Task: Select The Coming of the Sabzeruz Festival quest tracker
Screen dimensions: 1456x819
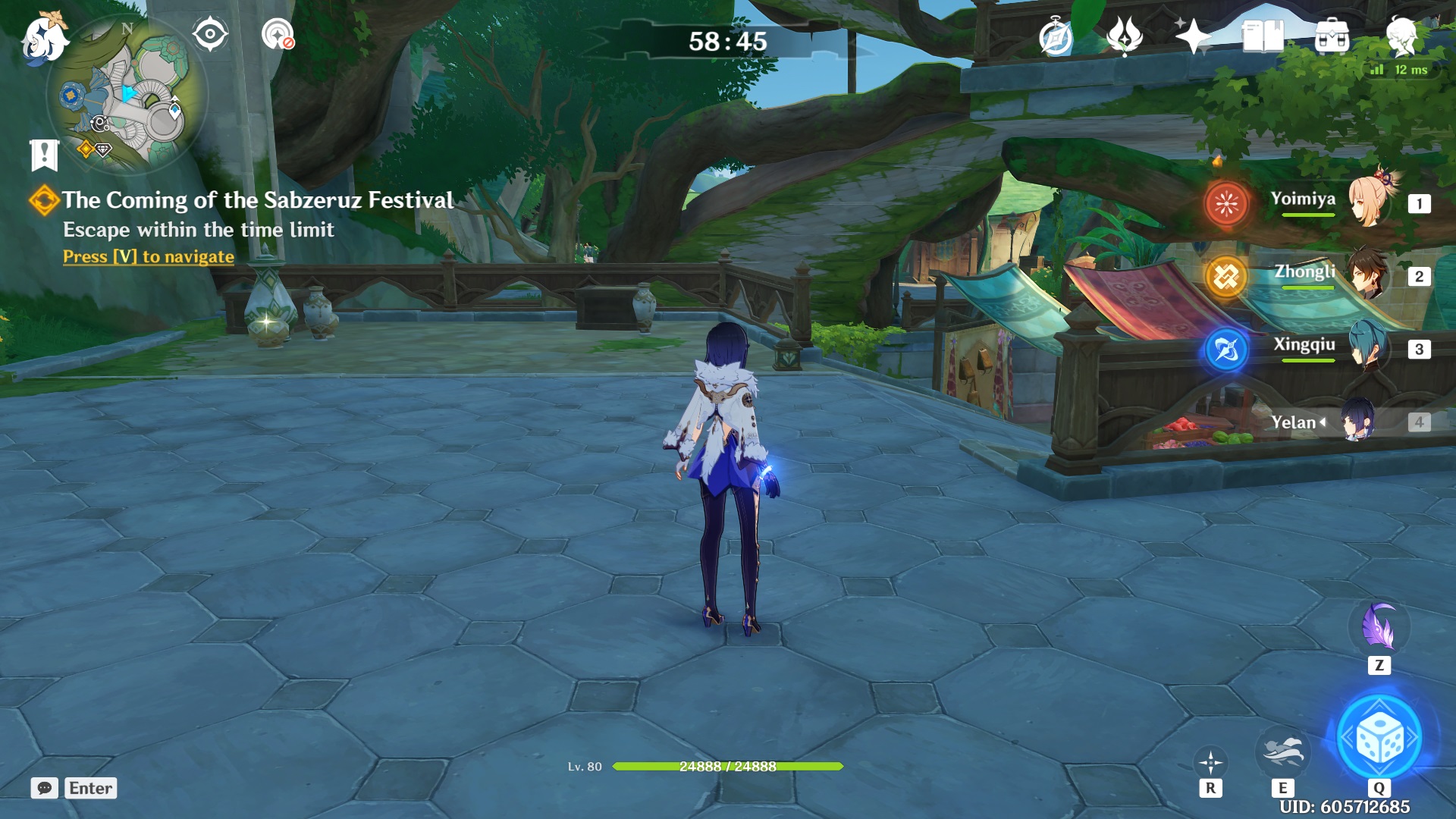Action: click(x=257, y=200)
